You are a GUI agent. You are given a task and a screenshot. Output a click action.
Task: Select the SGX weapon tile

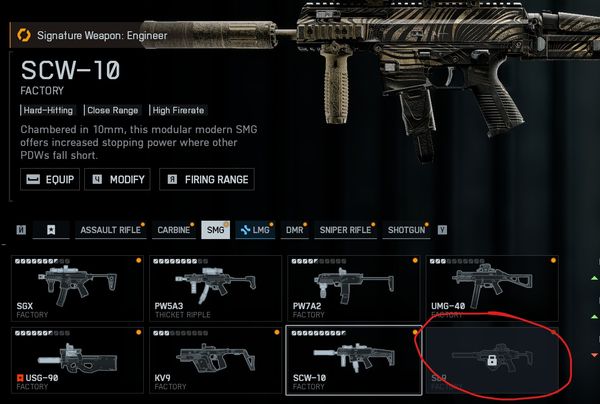(x=77, y=287)
